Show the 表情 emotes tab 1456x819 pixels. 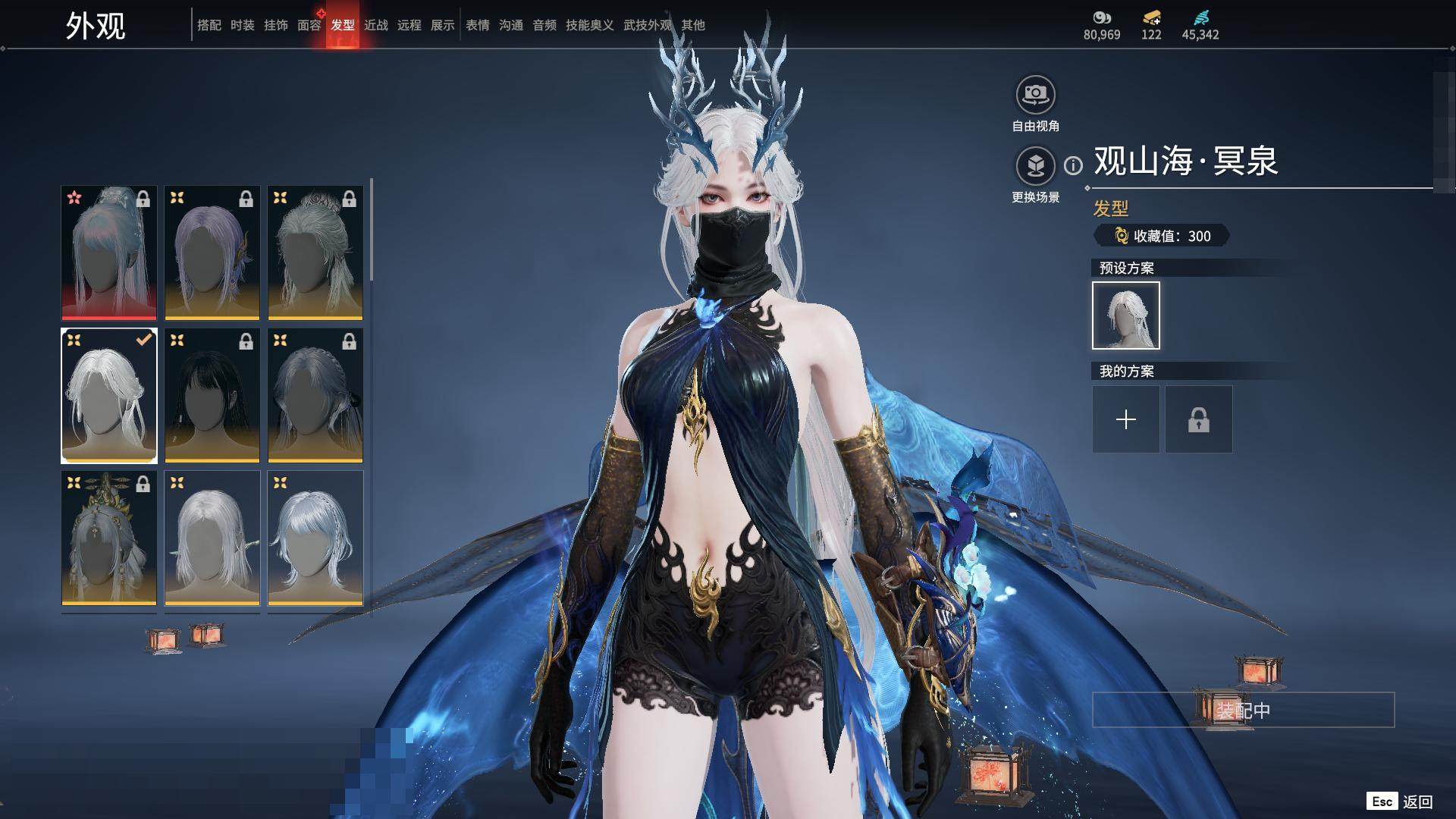tap(477, 25)
